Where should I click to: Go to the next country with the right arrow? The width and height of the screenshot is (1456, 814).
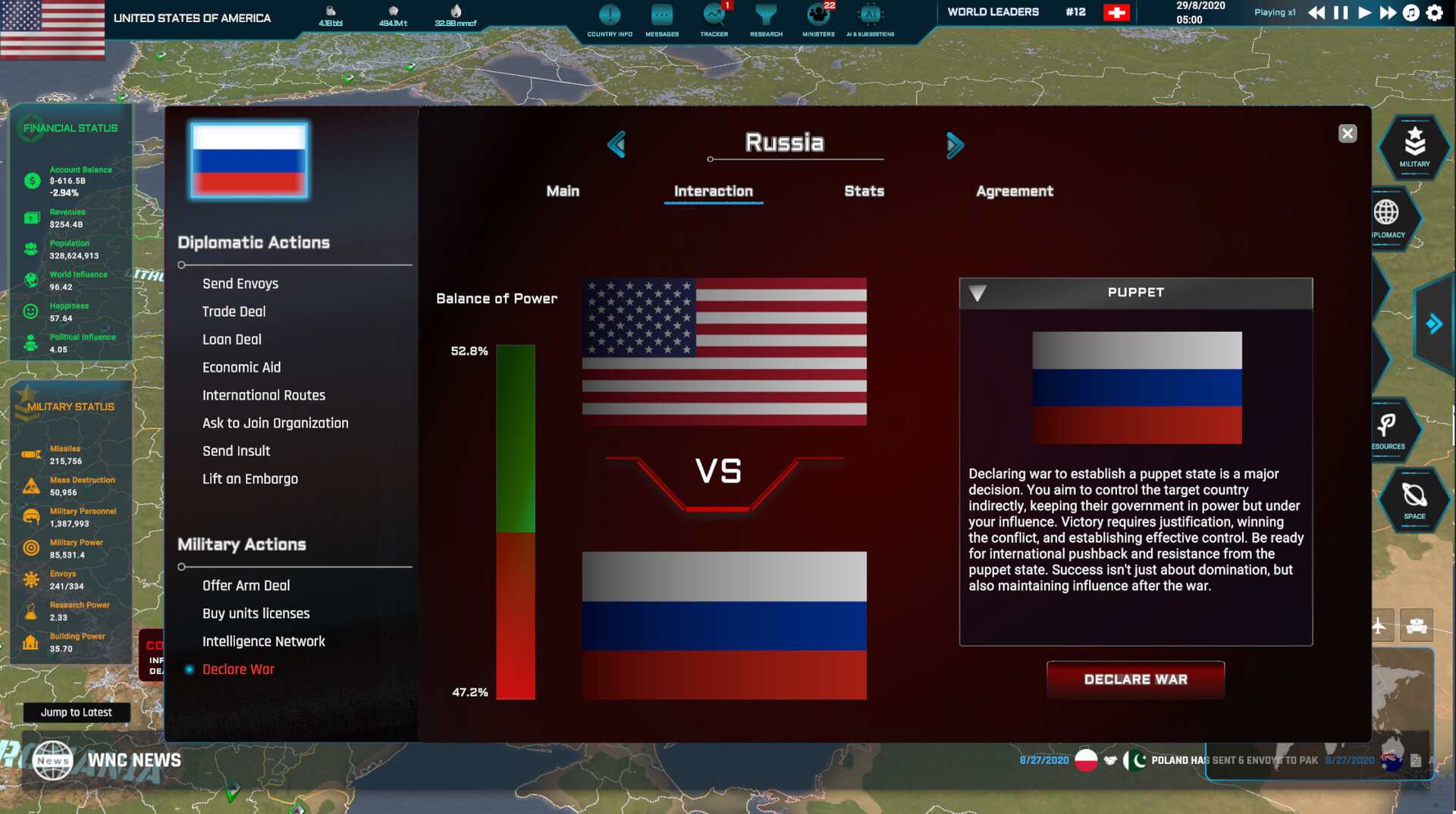955,145
